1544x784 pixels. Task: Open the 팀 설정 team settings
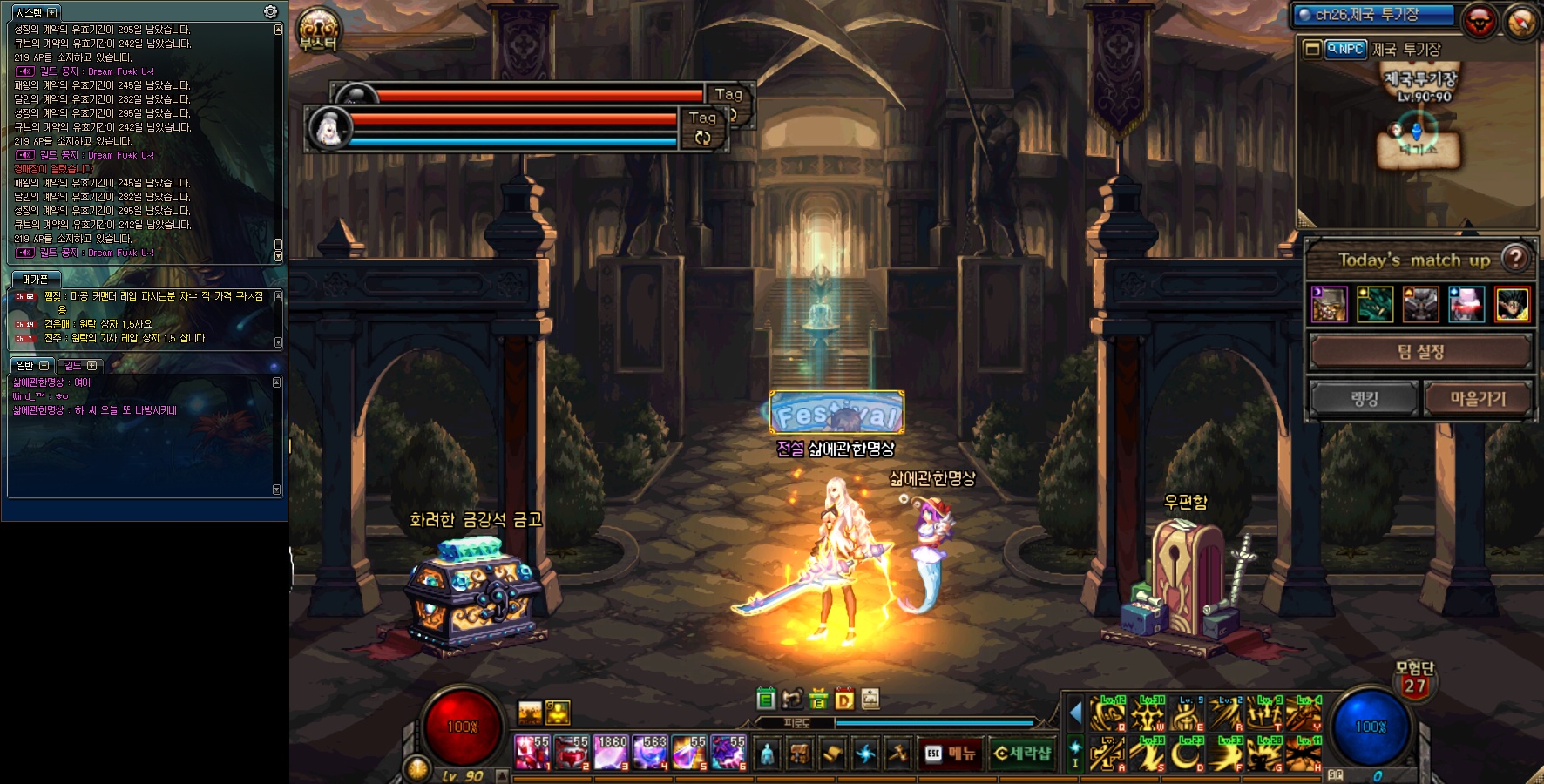pyautogui.click(x=1420, y=352)
